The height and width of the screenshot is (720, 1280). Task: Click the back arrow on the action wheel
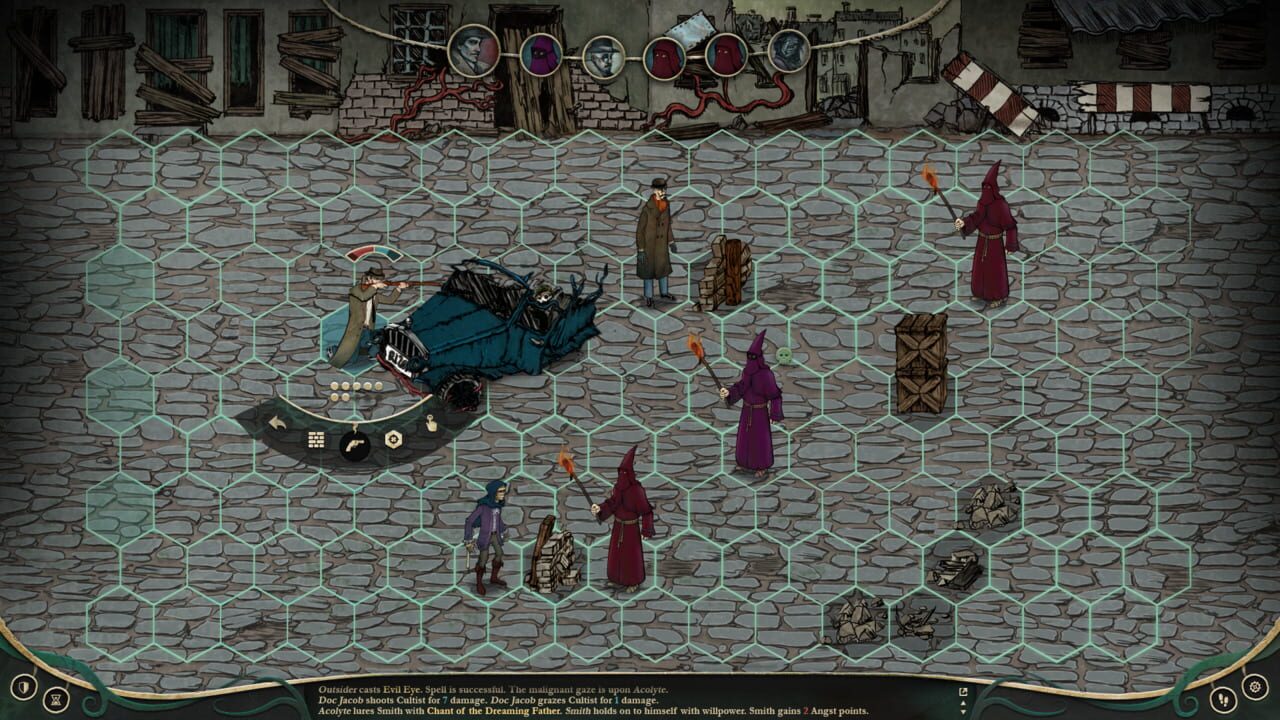coord(277,423)
